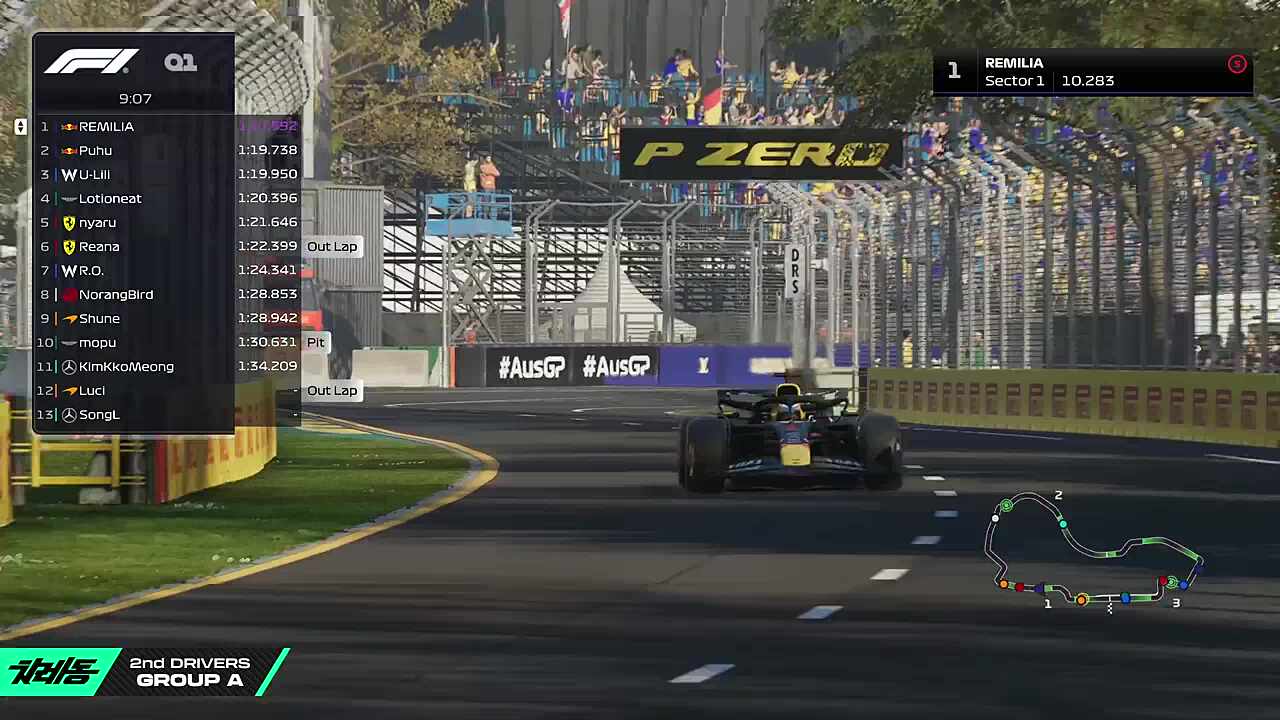Click the session countdown timer showing 9:07
The image size is (1280, 720).
(x=135, y=98)
